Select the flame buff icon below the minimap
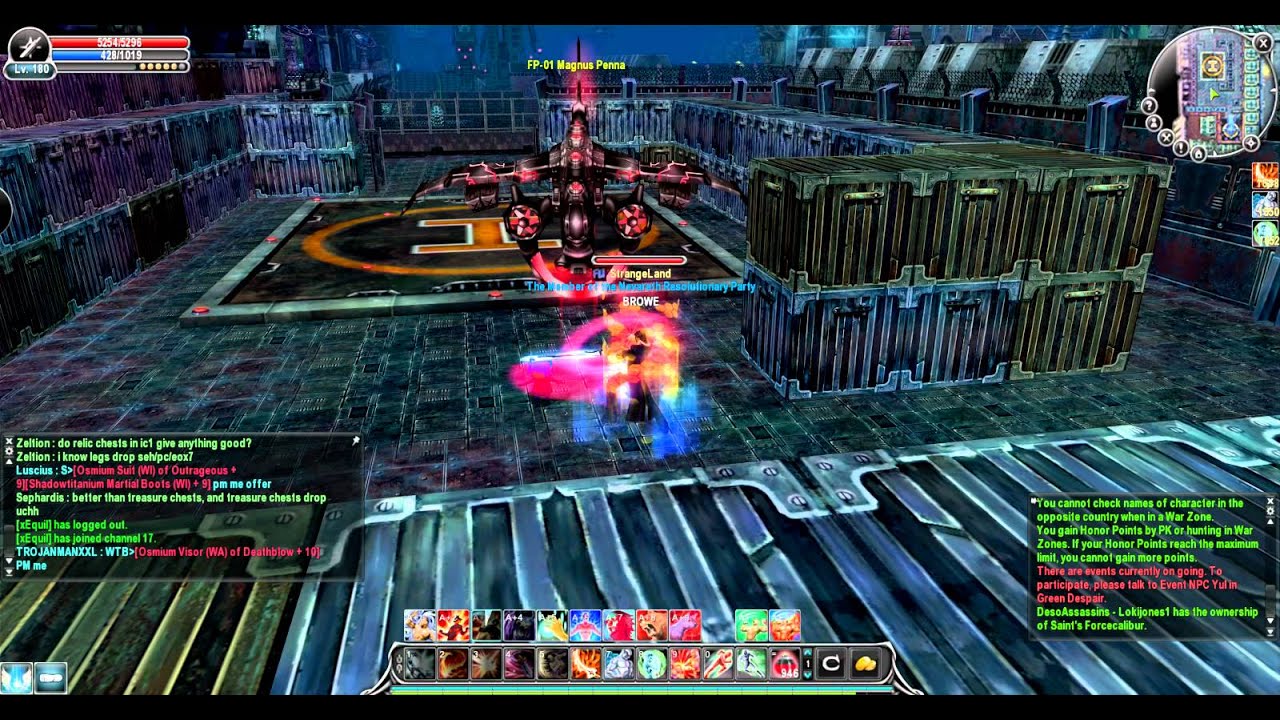 1265,176
